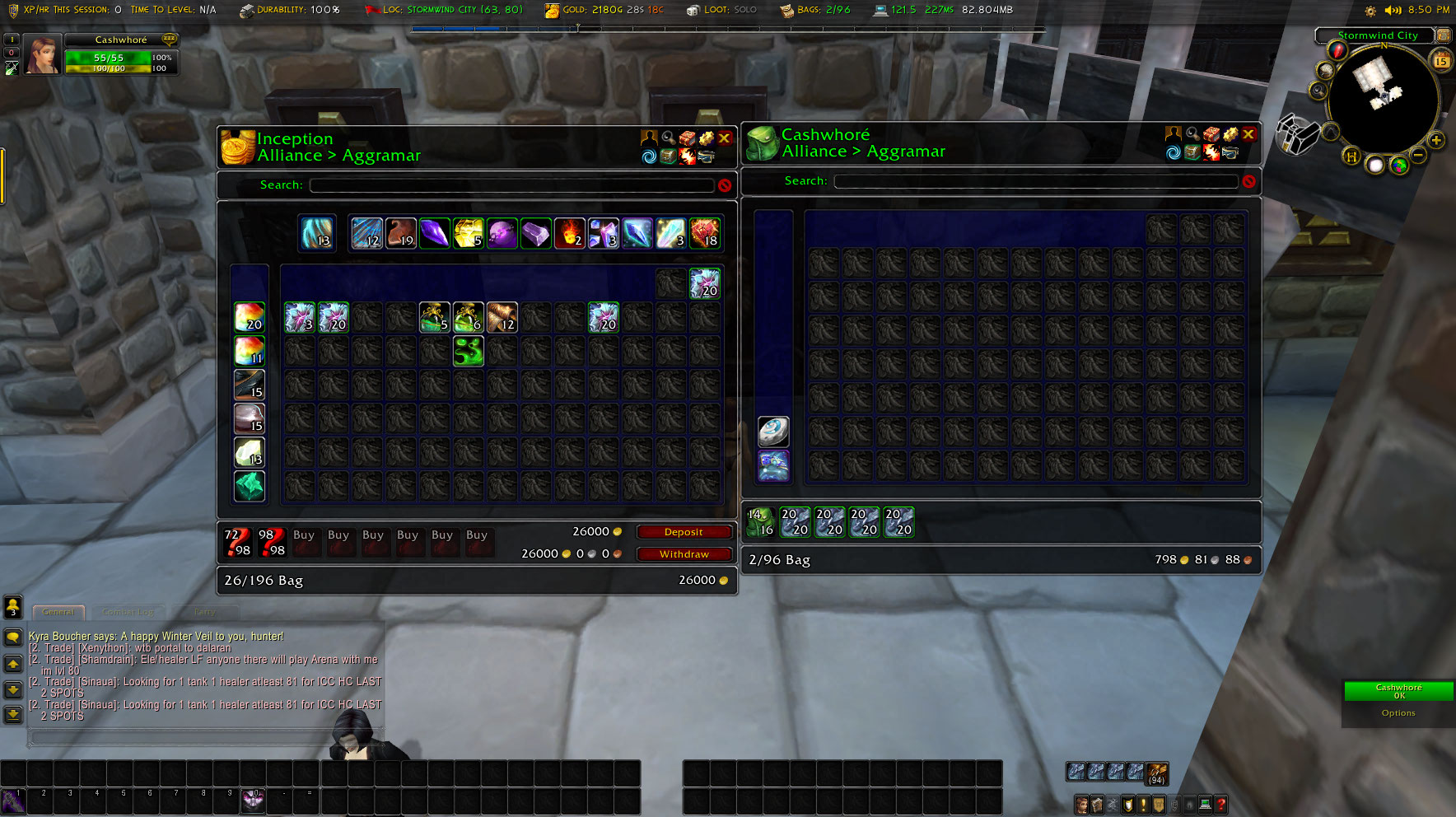The image size is (1456, 817).
Task: Select the green slime item in the bank
Action: [469, 351]
